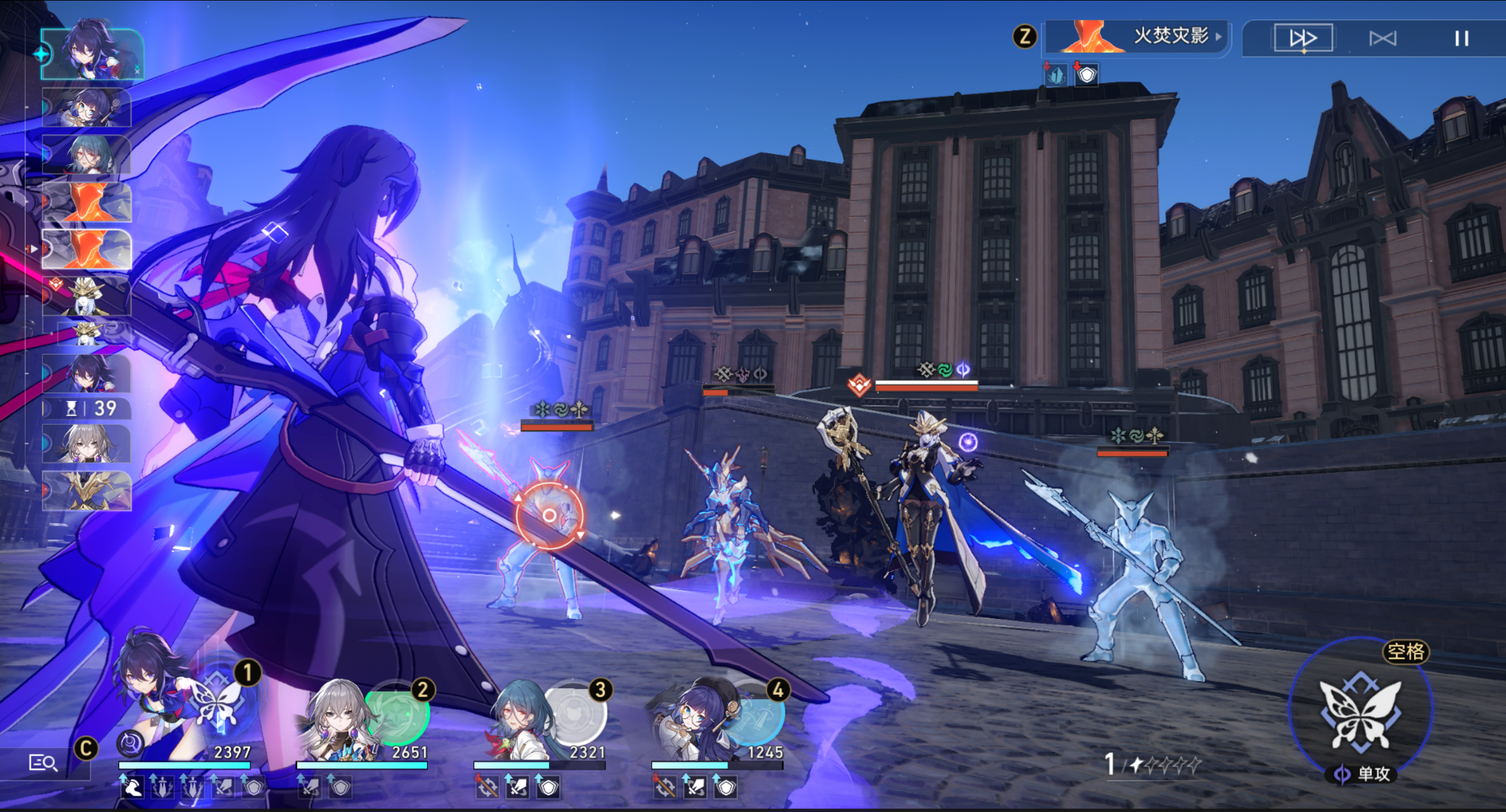Toggle auto-battle mode
Viewport: 1506px width, 812px height.
click(x=1383, y=39)
